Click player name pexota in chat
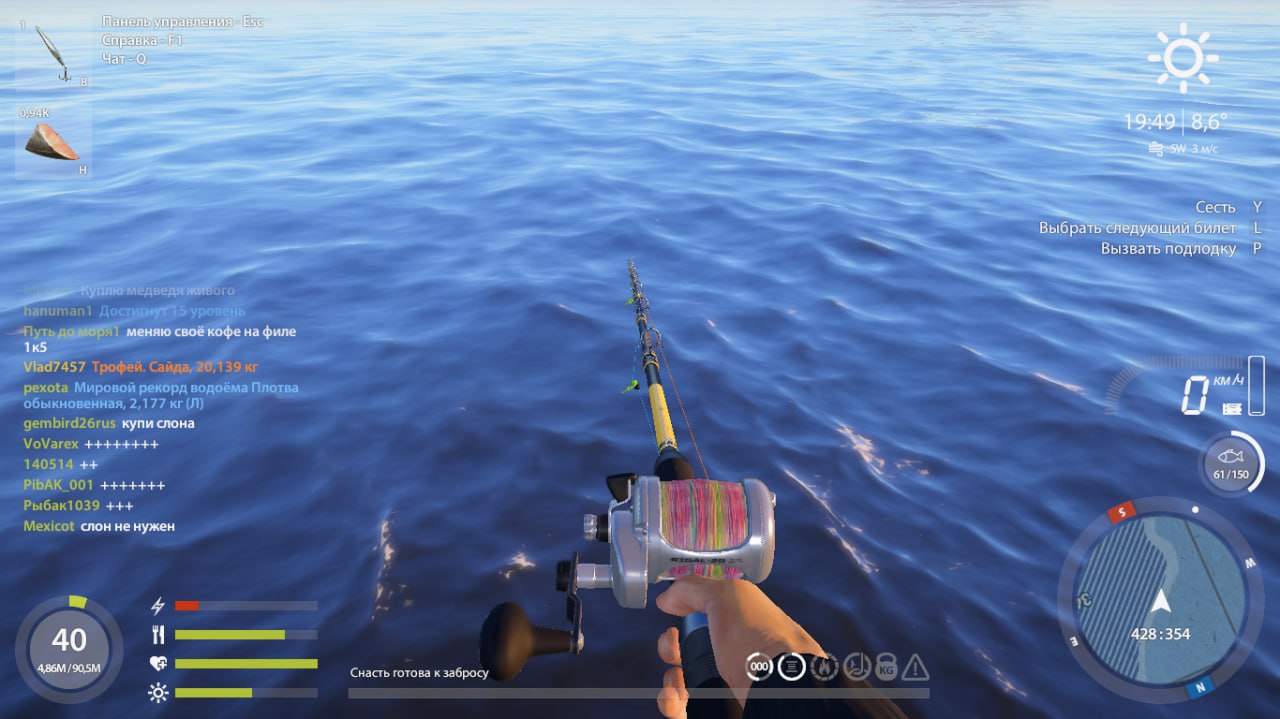The height and width of the screenshot is (719, 1280). [46, 387]
